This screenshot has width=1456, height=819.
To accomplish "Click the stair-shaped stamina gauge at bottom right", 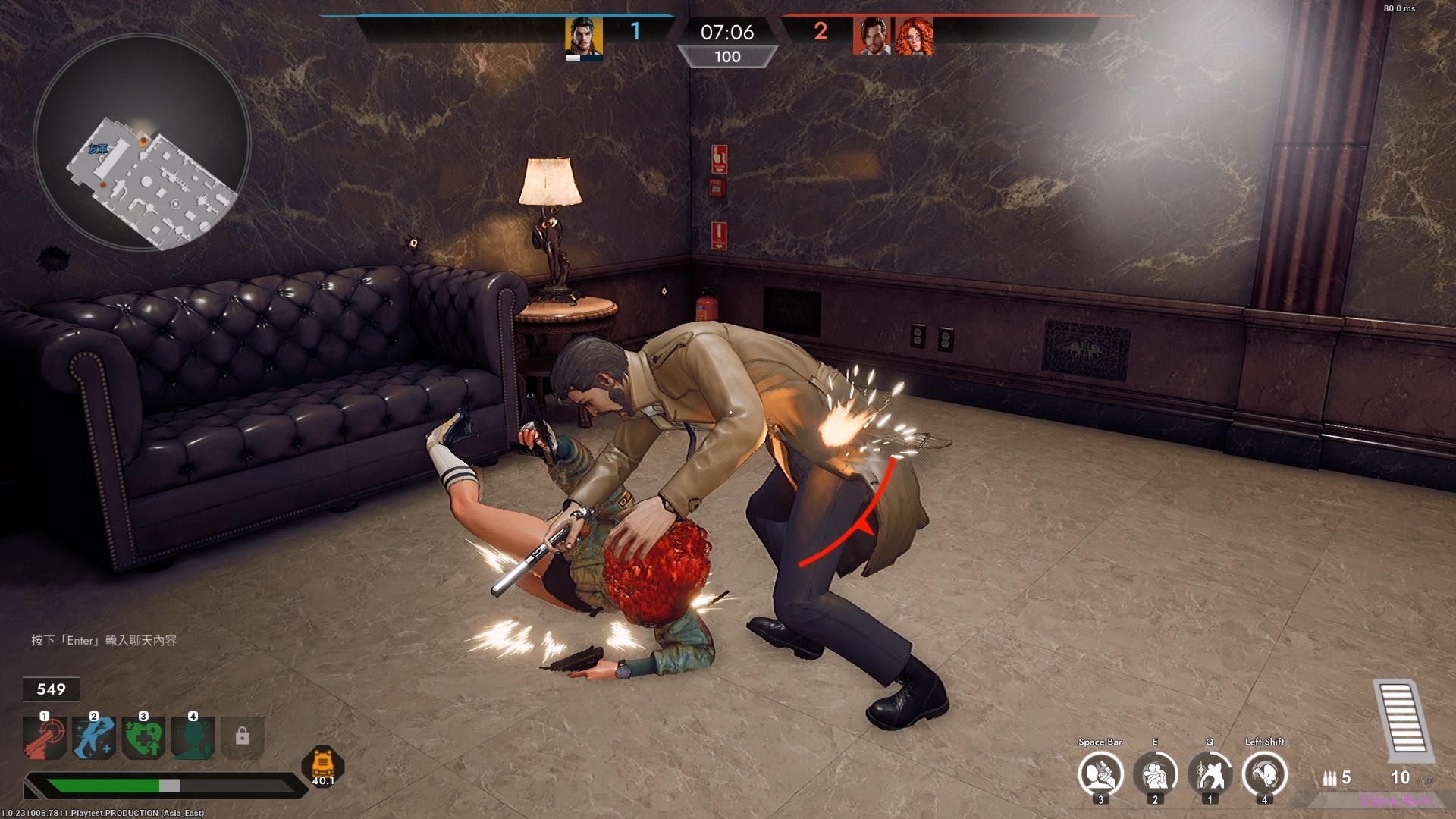I will 1402,720.
